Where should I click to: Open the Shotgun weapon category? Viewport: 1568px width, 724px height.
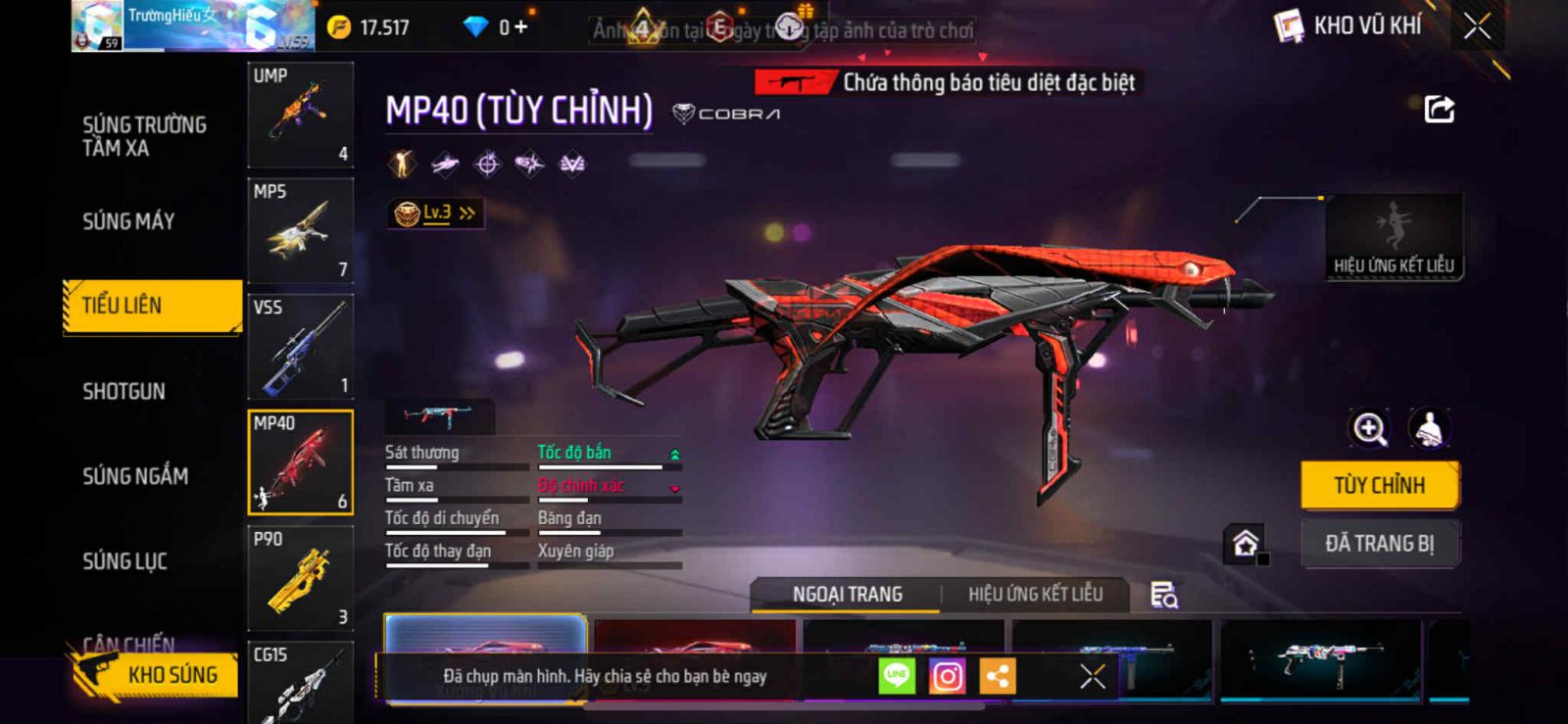(123, 391)
